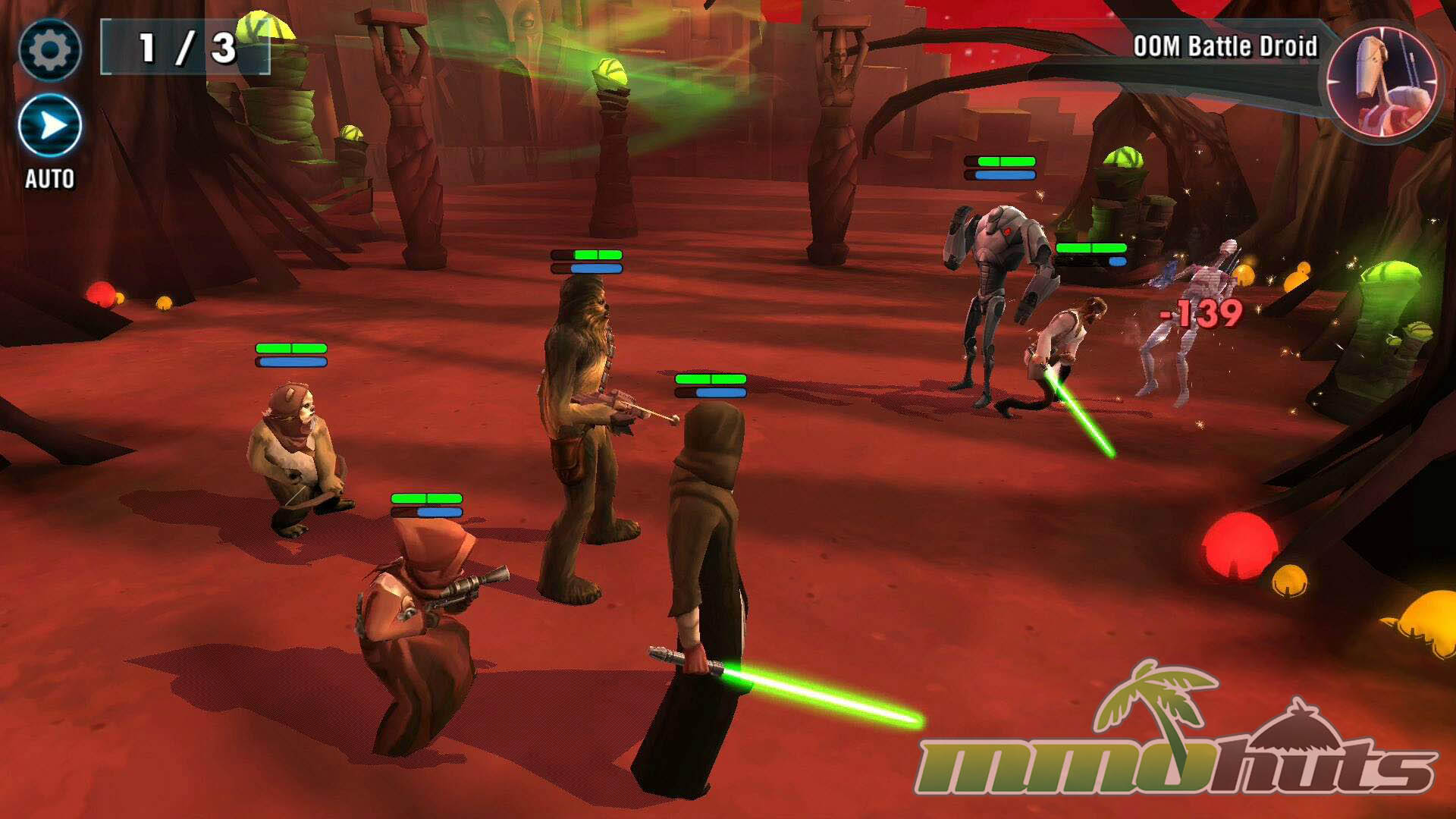
Task: Open the gear settings menu
Action: click(x=49, y=50)
